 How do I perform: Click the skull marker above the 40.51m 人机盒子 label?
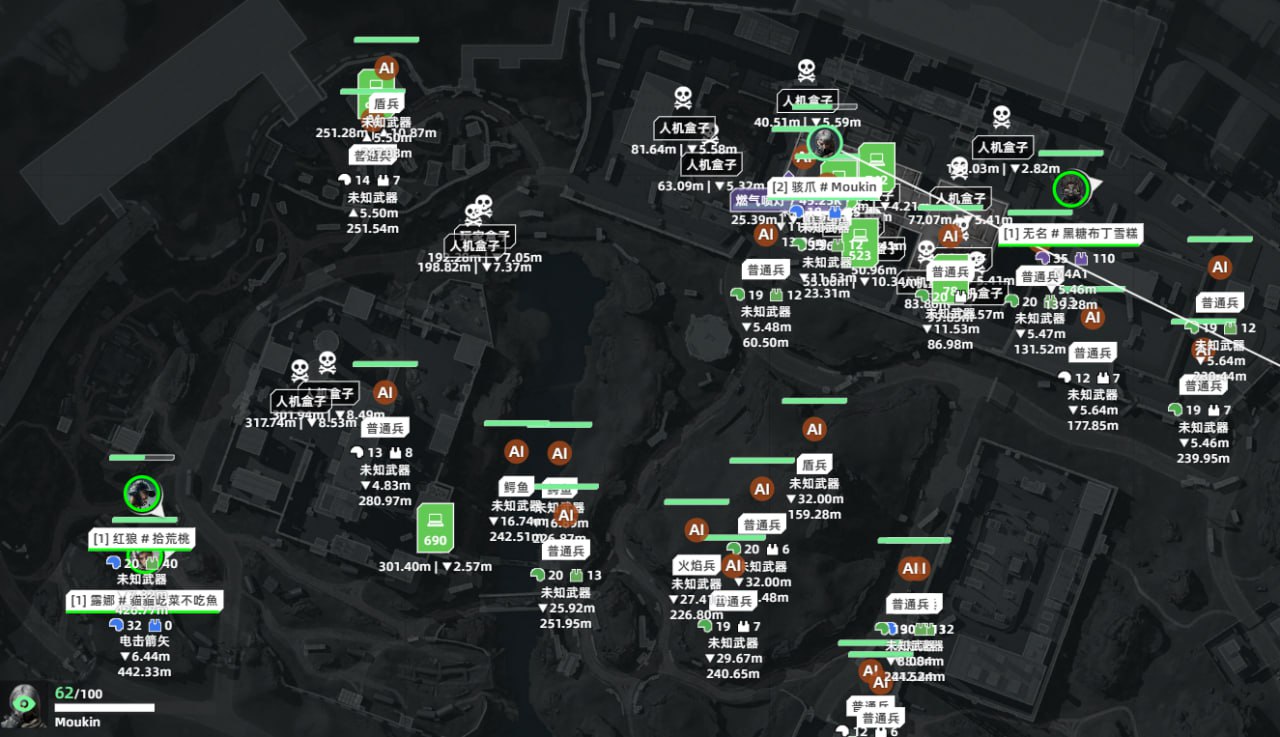(805, 72)
